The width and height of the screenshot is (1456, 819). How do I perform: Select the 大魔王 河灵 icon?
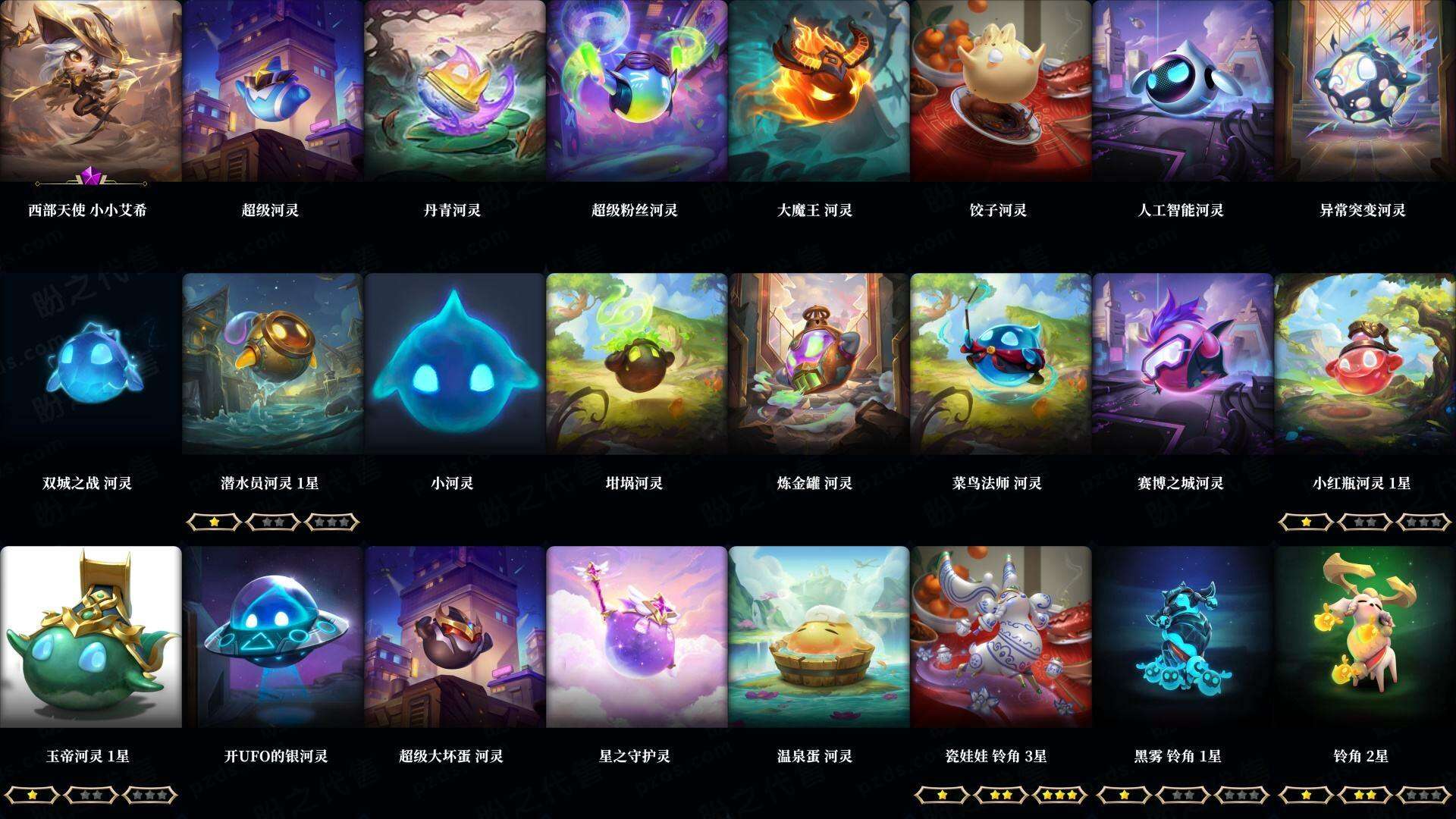click(819, 91)
